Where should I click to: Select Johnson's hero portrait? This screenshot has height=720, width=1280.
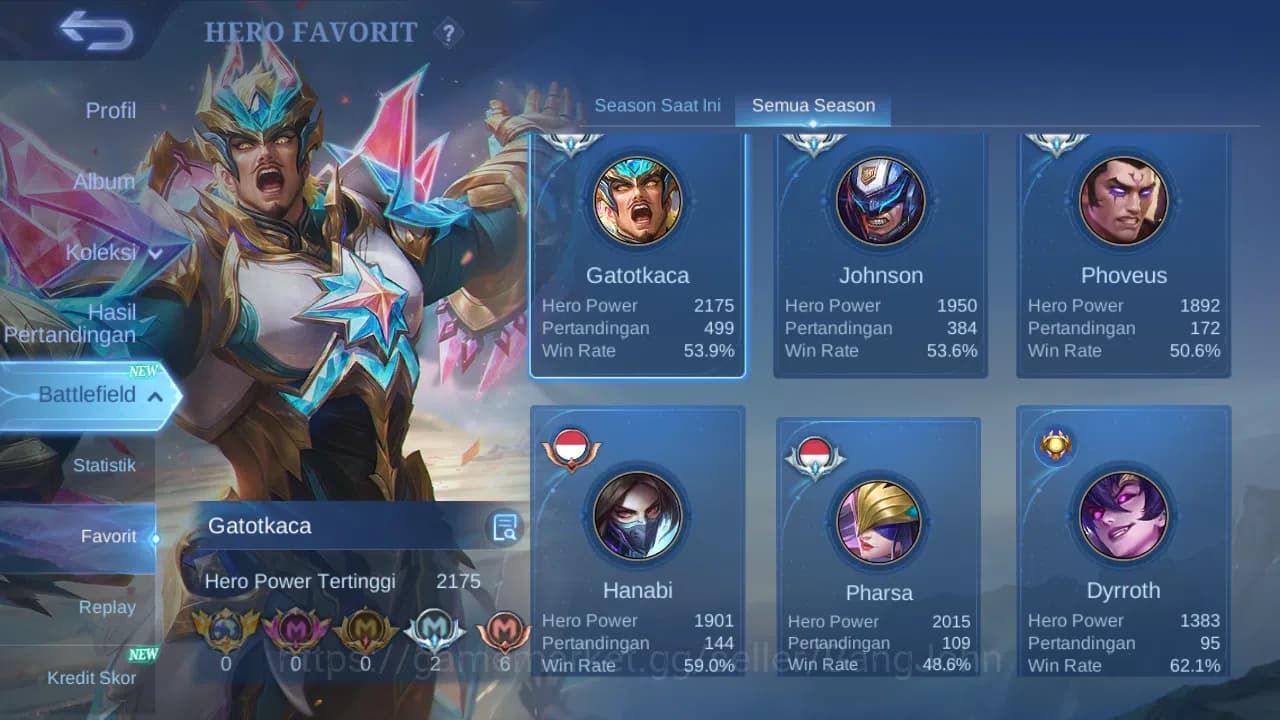(879, 200)
